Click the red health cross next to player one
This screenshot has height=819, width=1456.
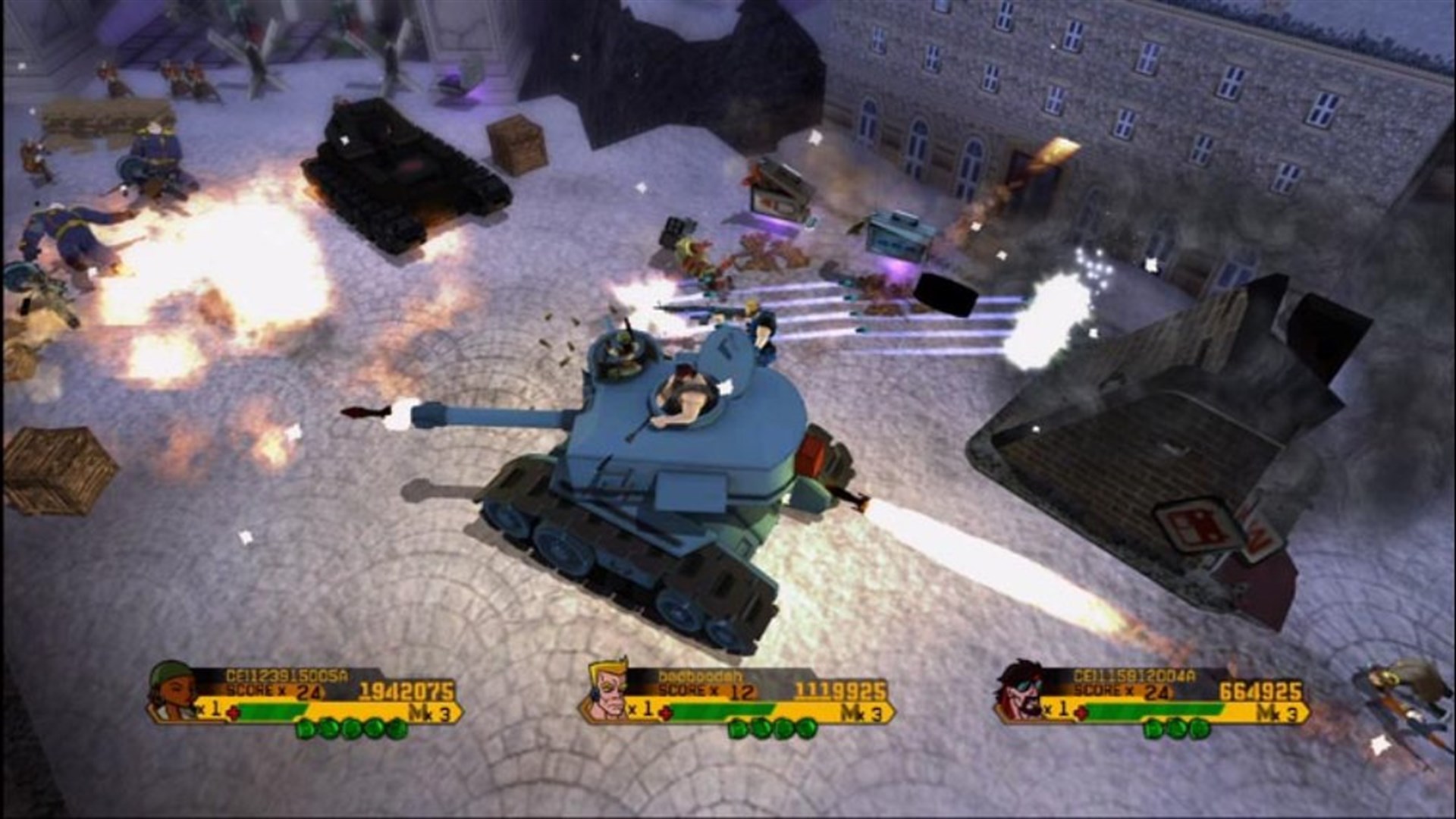click(x=234, y=714)
